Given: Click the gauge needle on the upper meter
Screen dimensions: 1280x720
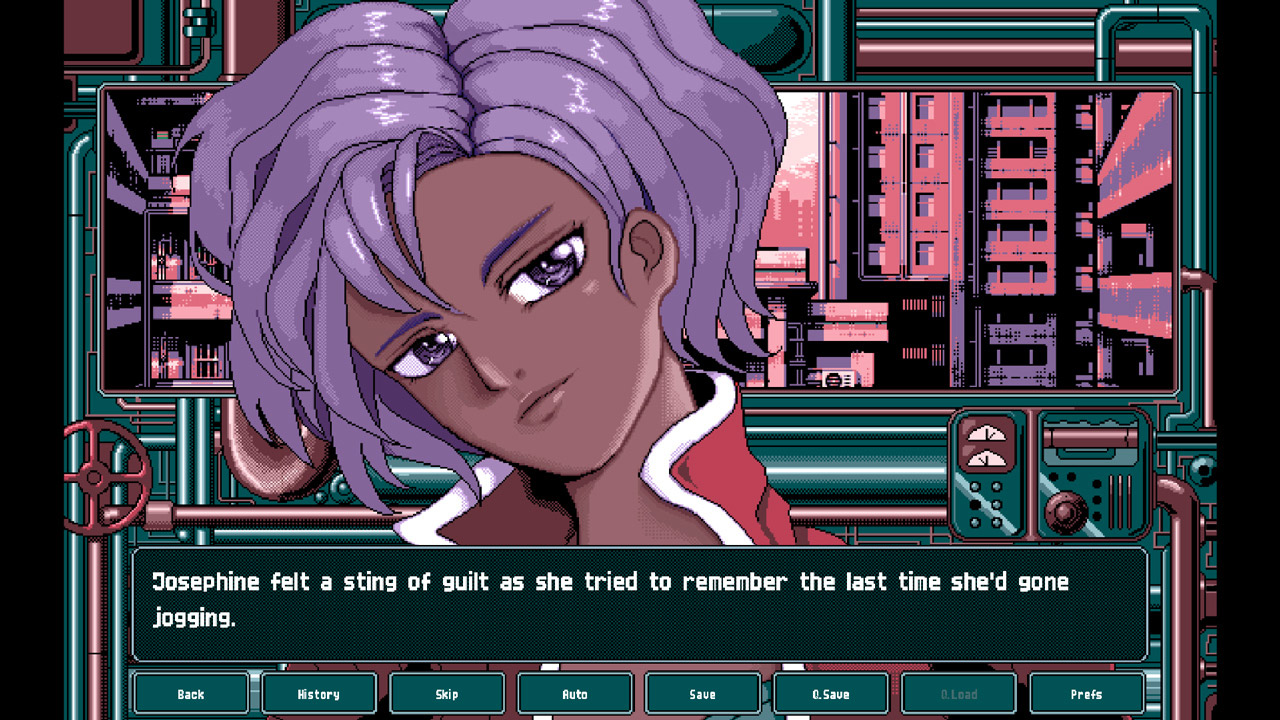Looking at the screenshot, I should [989, 432].
